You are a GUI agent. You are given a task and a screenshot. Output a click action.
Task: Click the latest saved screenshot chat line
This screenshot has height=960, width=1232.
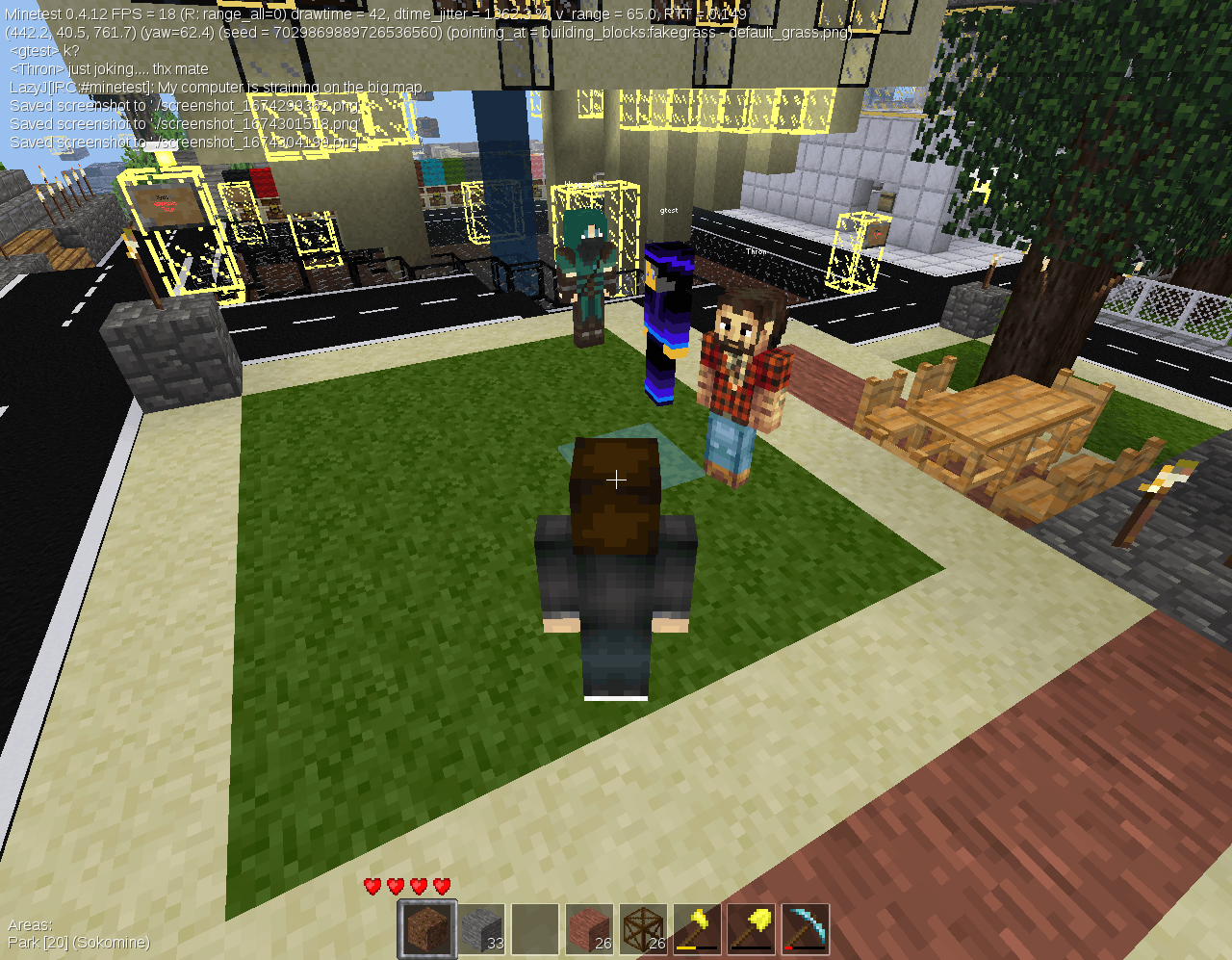183,142
